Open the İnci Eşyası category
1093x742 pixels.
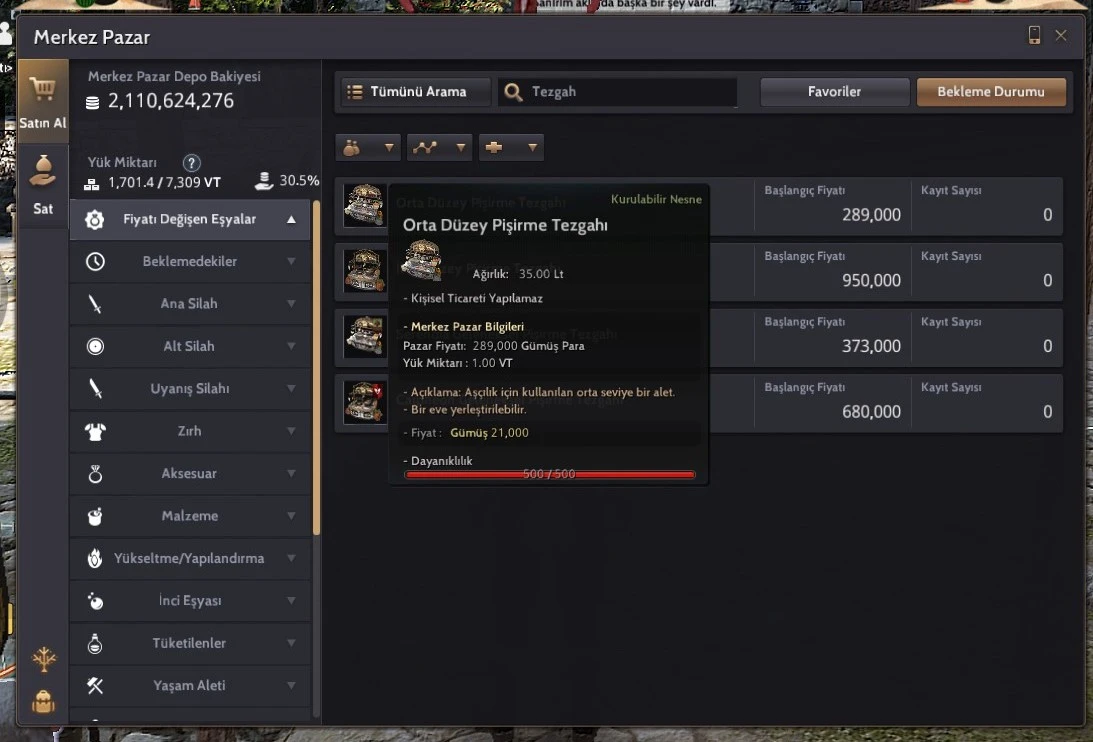pyautogui.click(x=190, y=601)
